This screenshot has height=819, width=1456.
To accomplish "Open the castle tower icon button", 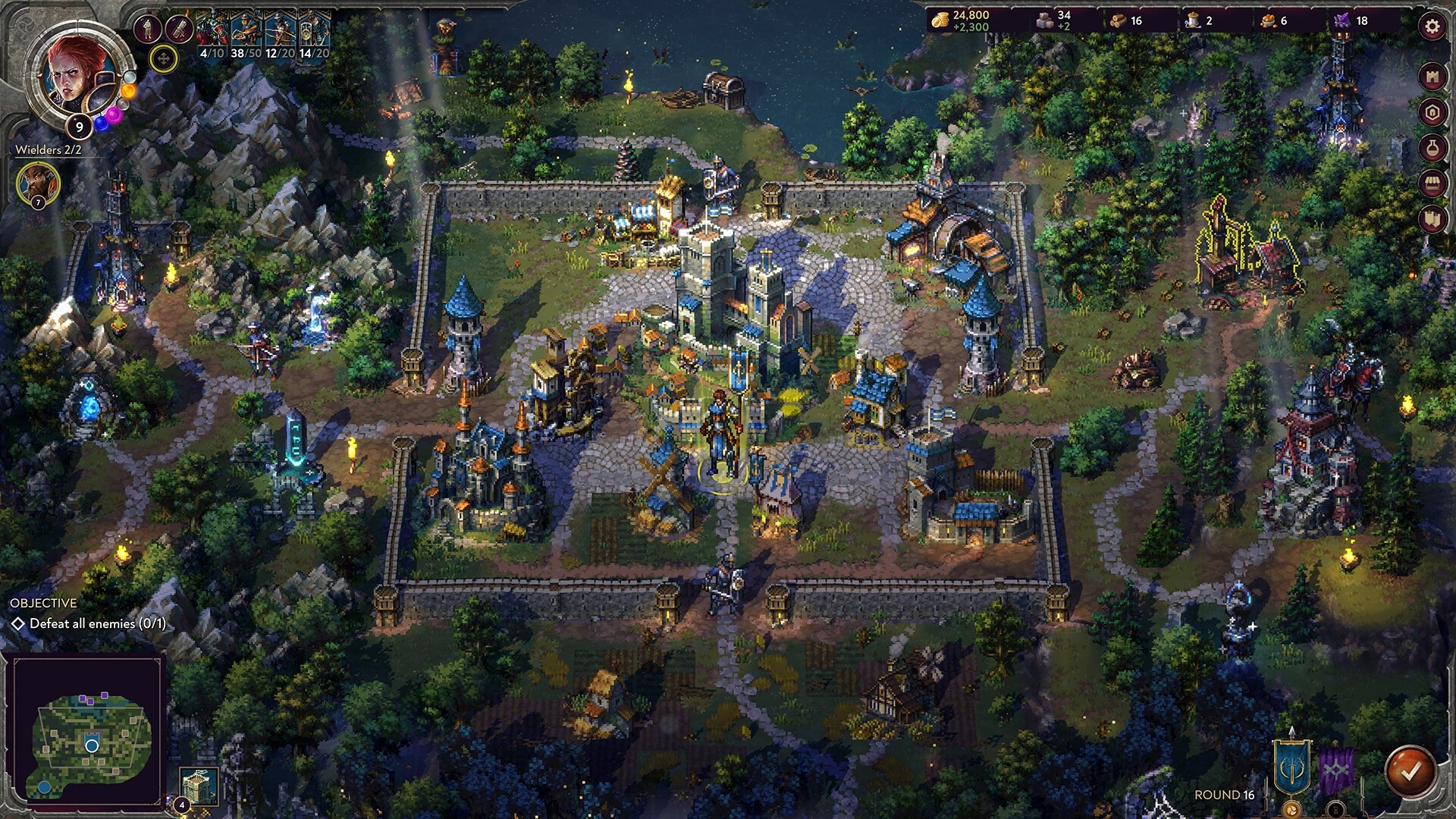I will pyautogui.click(x=1432, y=77).
